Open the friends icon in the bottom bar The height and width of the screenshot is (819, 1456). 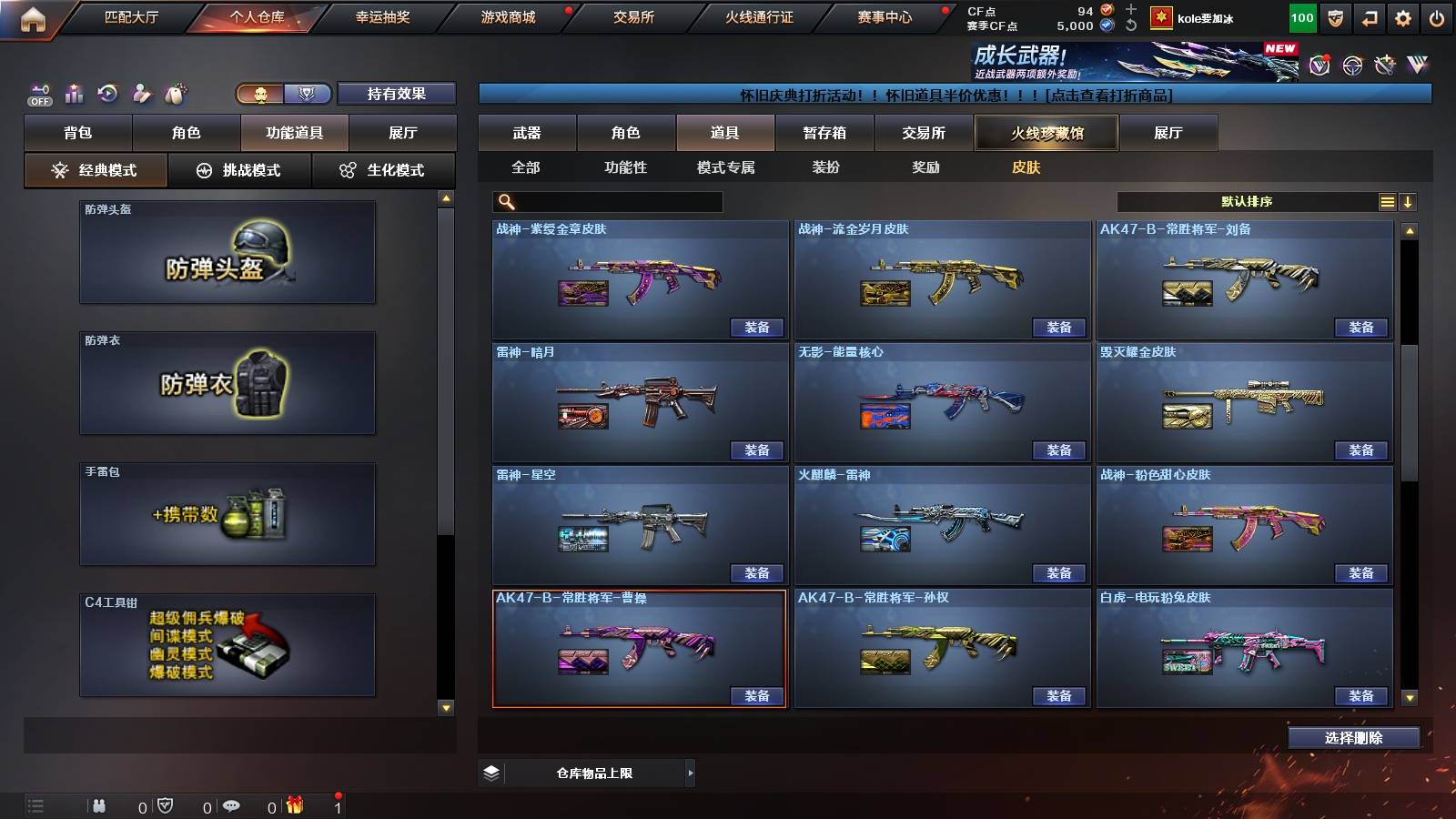(100, 805)
